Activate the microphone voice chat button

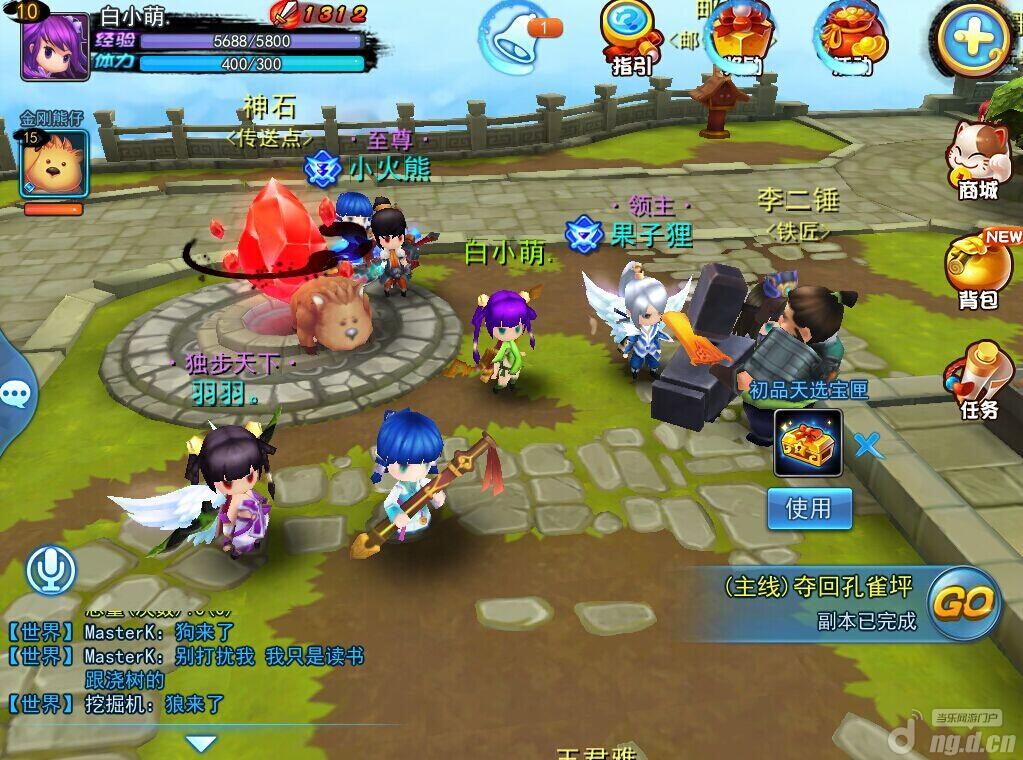tap(50, 571)
